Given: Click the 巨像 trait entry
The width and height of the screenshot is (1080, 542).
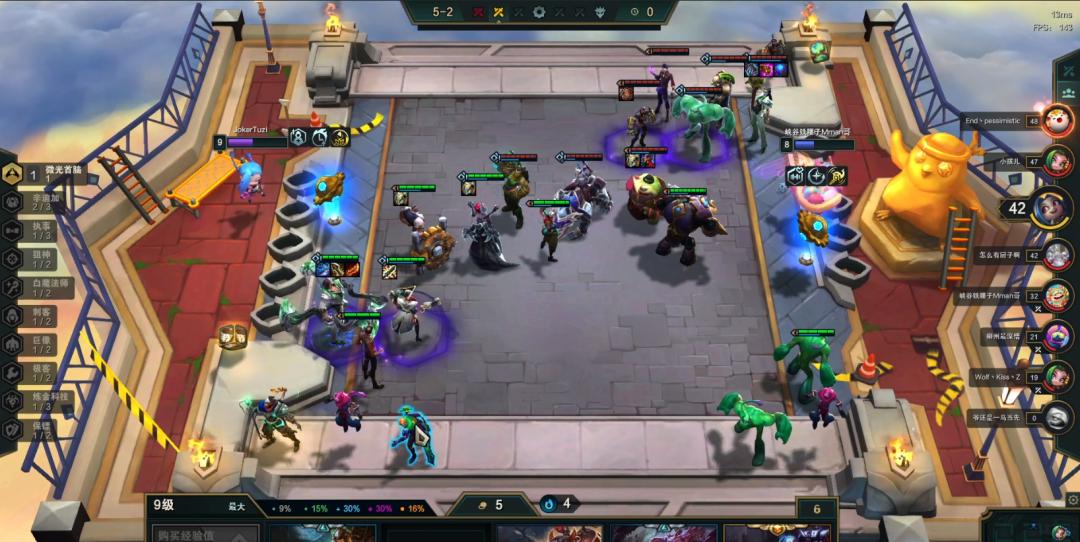Looking at the screenshot, I should (44, 344).
